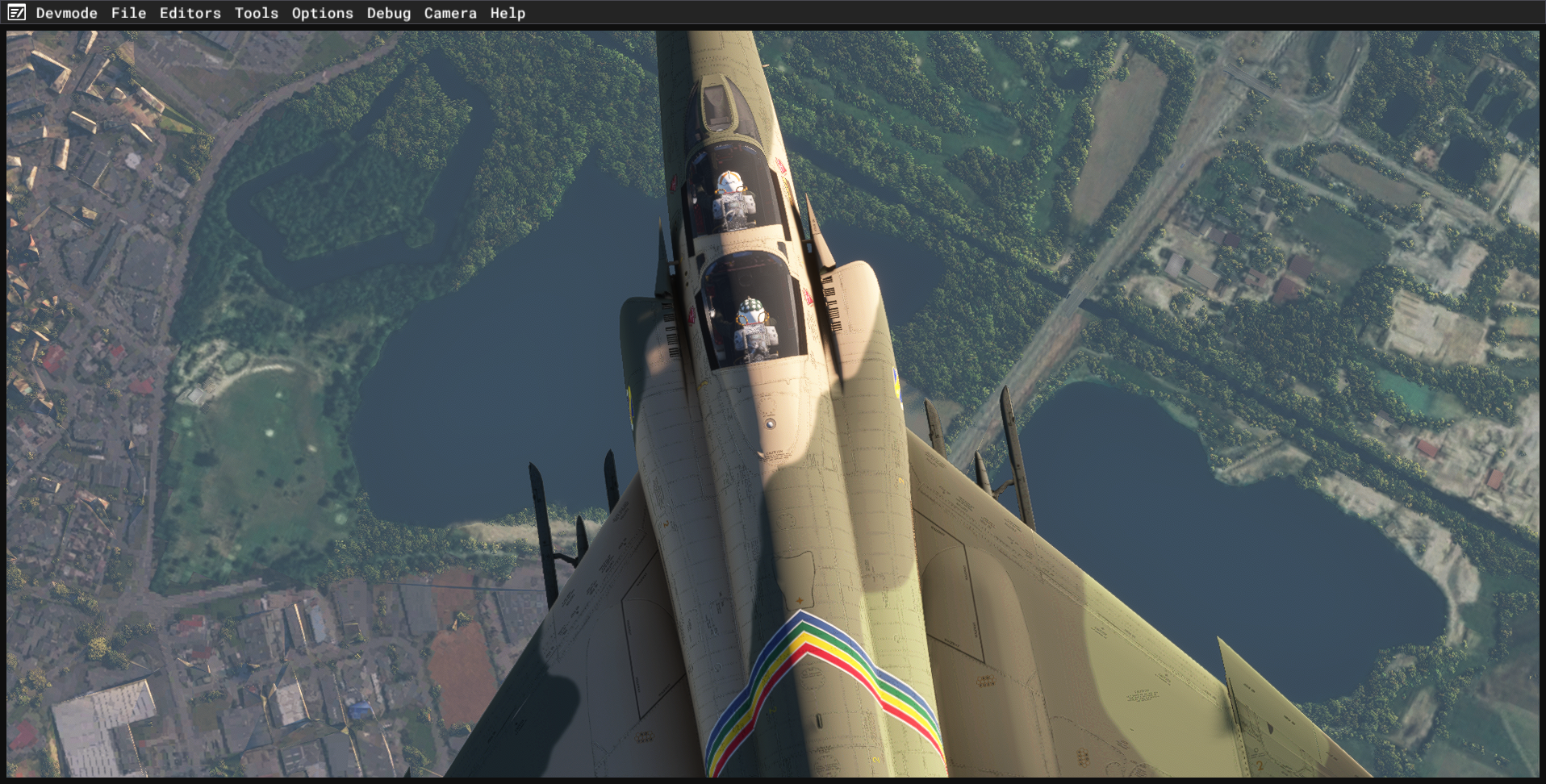Click the devmode logo icon
This screenshot has width=1546, height=784.
pos(16,13)
